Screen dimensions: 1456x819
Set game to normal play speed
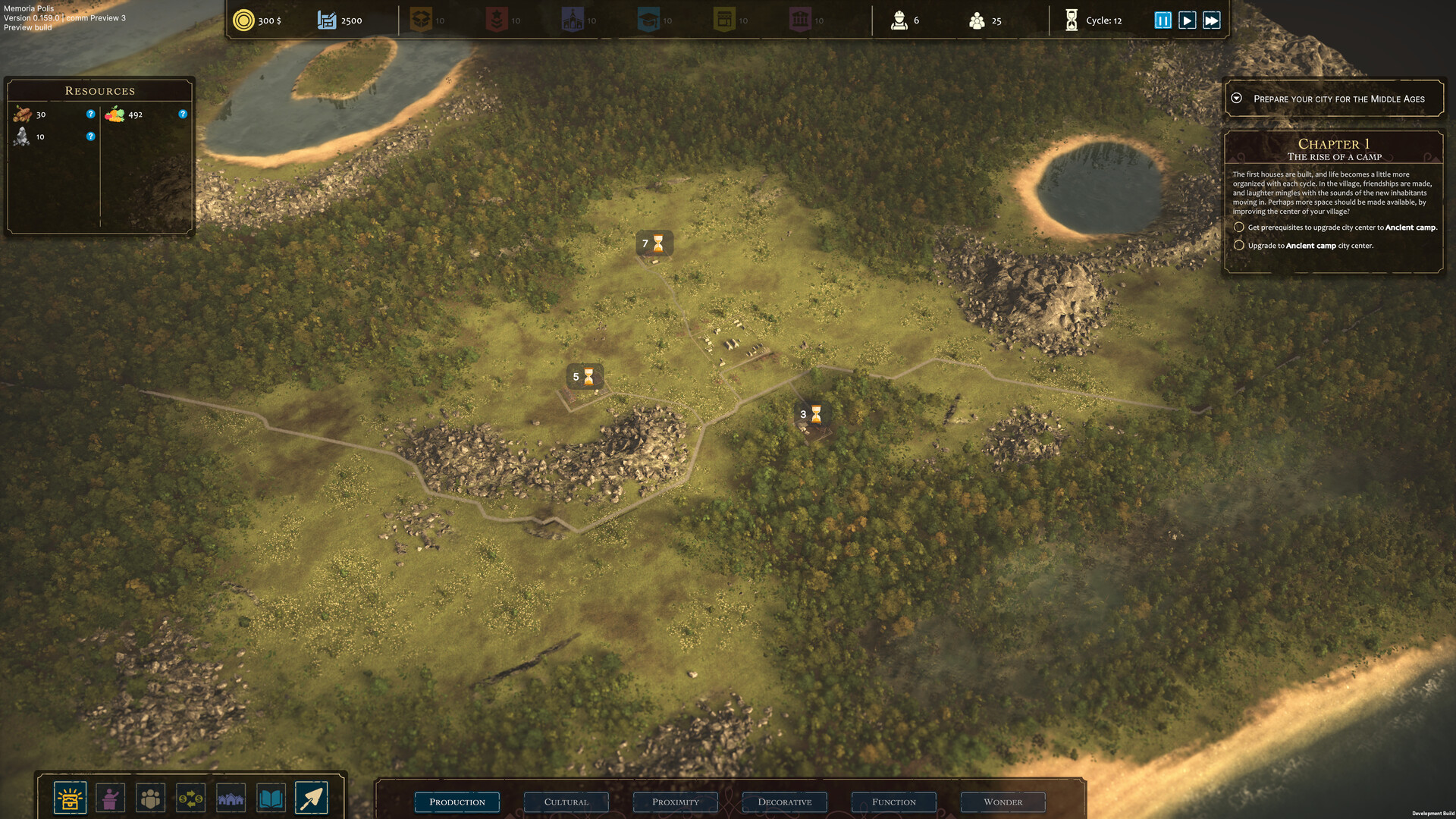[x=1188, y=20]
